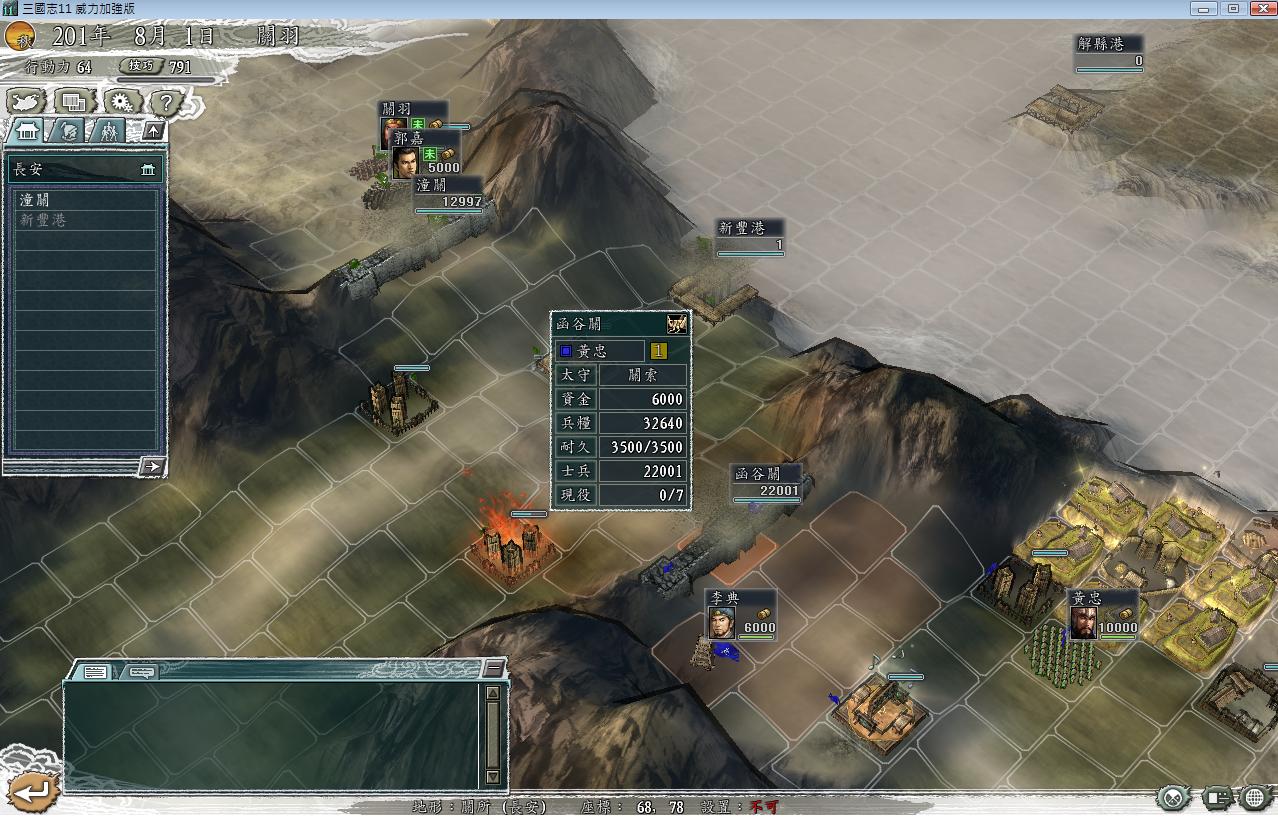Switch to the helmeted officer tab
Image resolution: width=1278 pixels, height=818 pixels.
click(67, 131)
